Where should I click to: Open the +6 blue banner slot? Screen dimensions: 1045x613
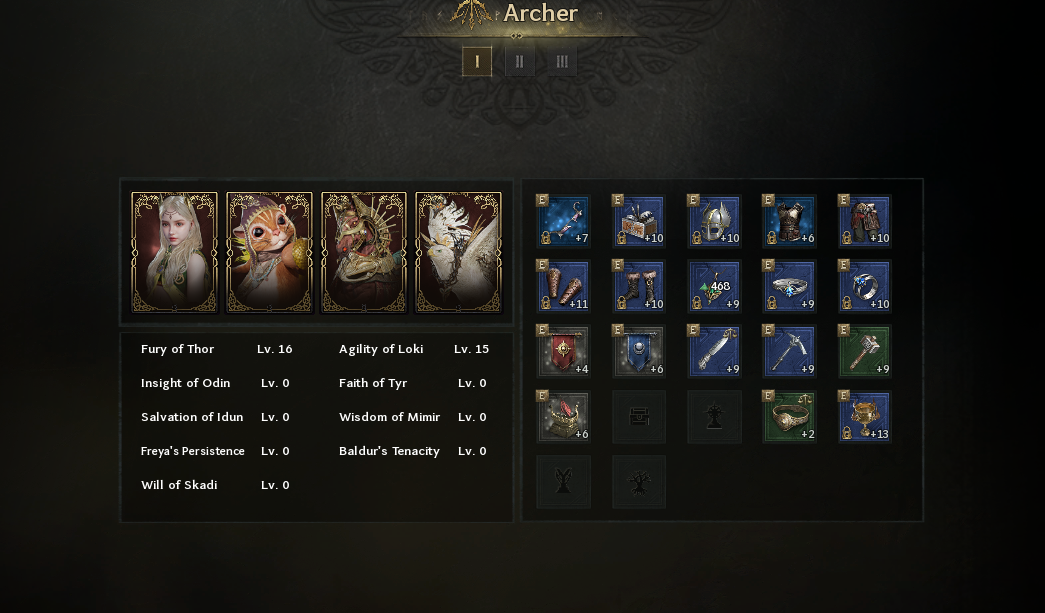point(639,352)
